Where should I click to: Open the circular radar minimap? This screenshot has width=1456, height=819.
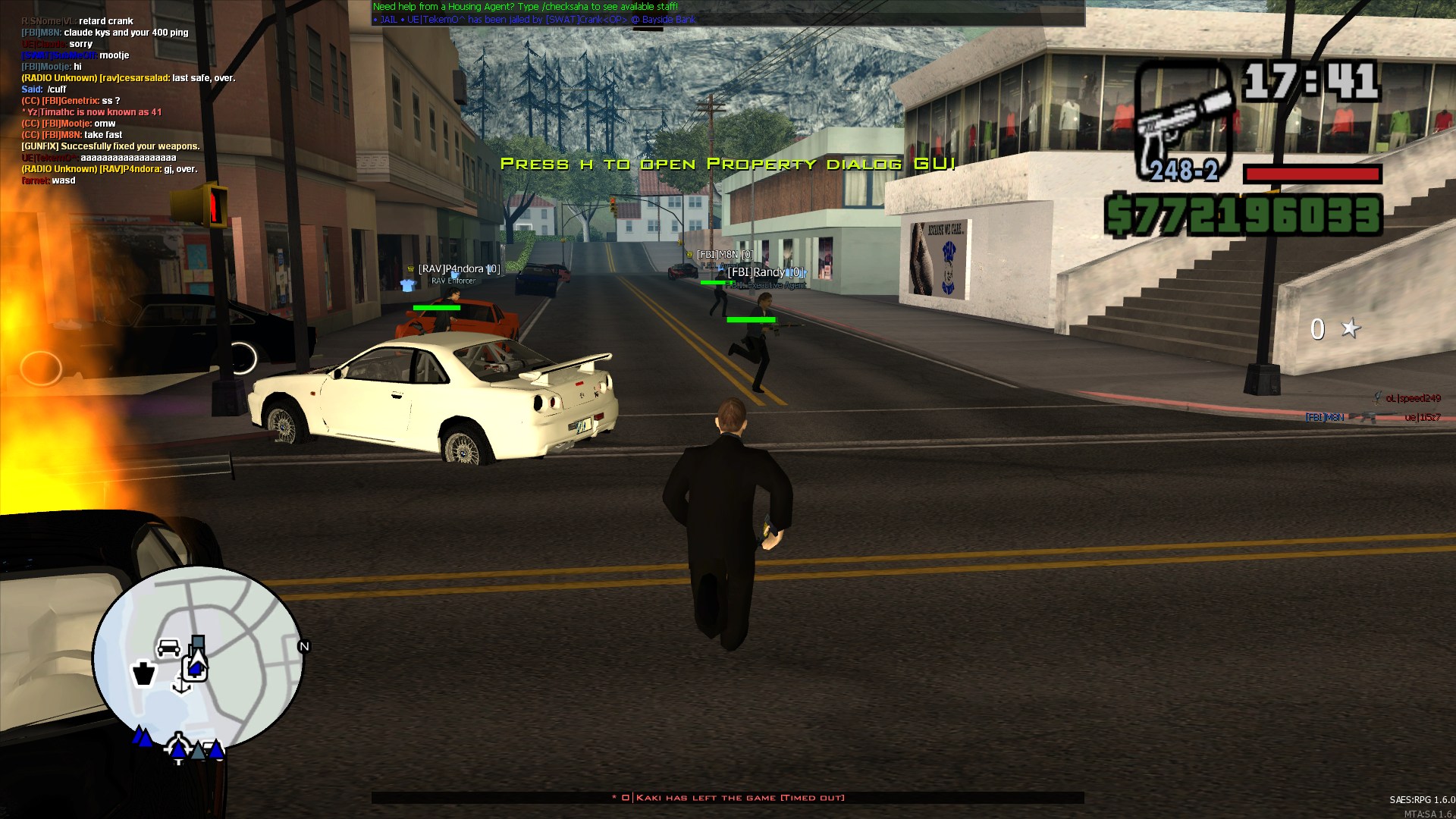point(198,660)
